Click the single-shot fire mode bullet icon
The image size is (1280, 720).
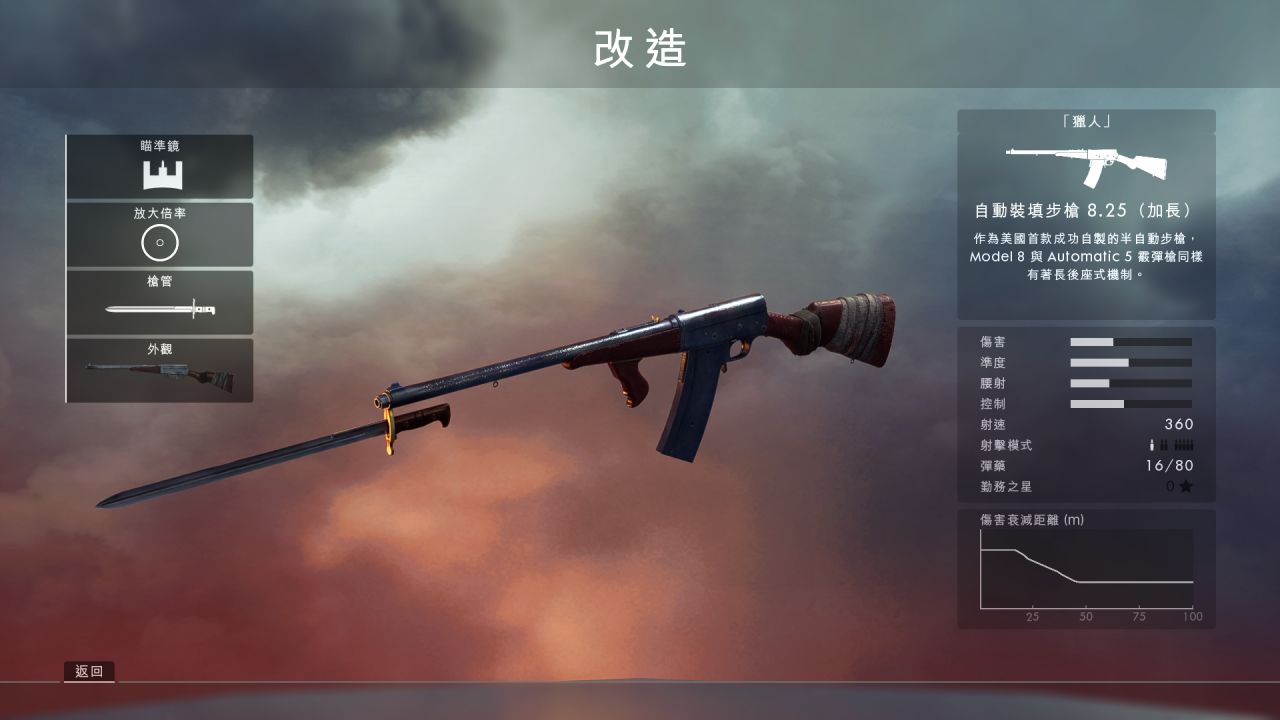[x=1152, y=446]
